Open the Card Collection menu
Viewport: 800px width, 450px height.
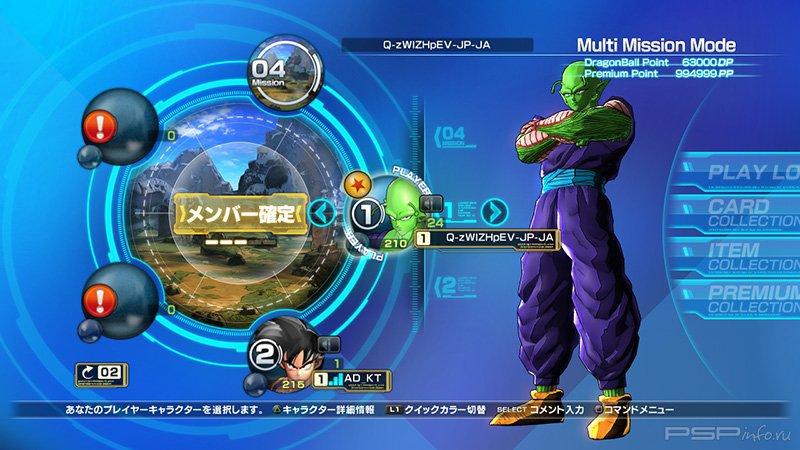pyautogui.click(x=753, y=212)
